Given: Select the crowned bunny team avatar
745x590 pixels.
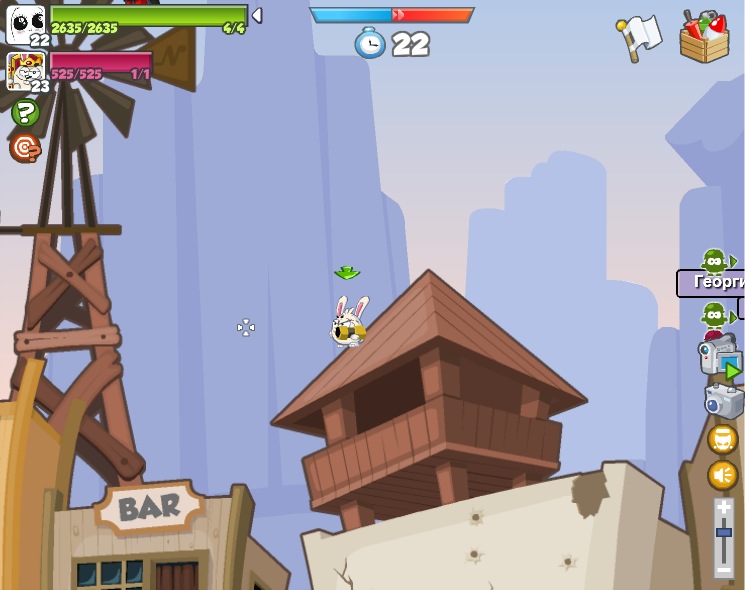Looking at the screenshot, I should [x=25, y=71].
